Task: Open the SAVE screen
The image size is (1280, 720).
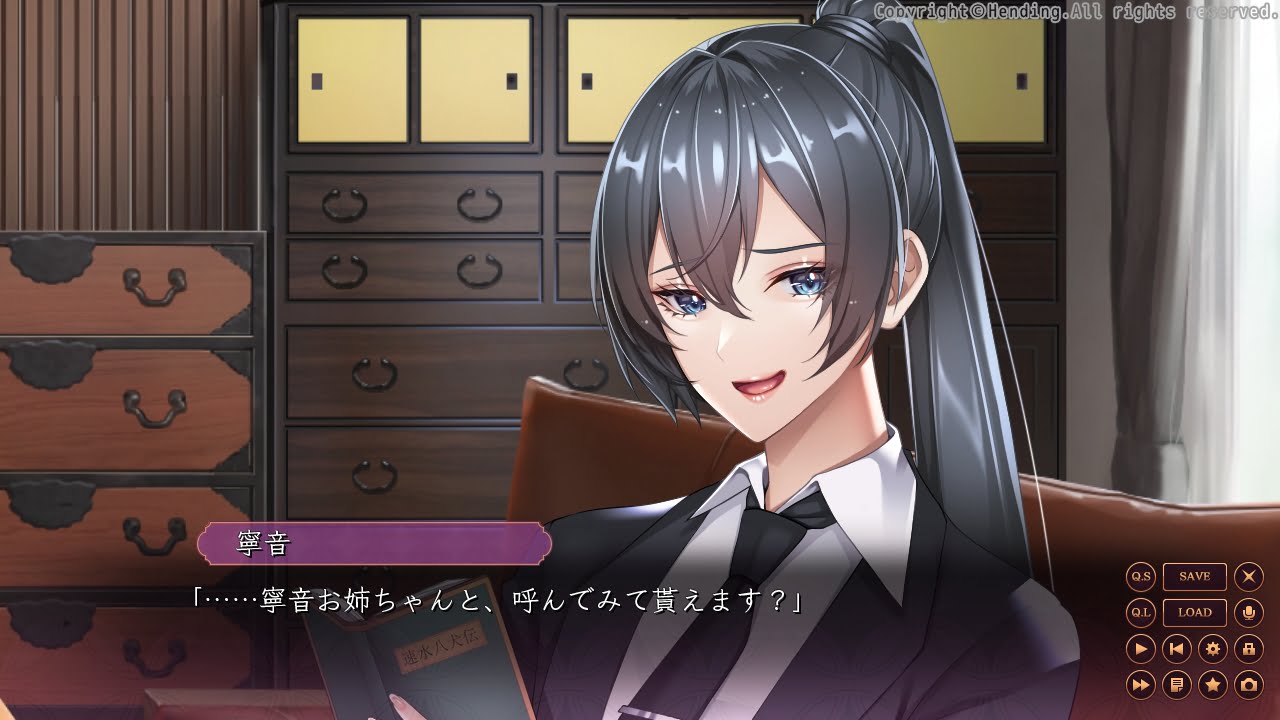Action: click(1195, 577)
